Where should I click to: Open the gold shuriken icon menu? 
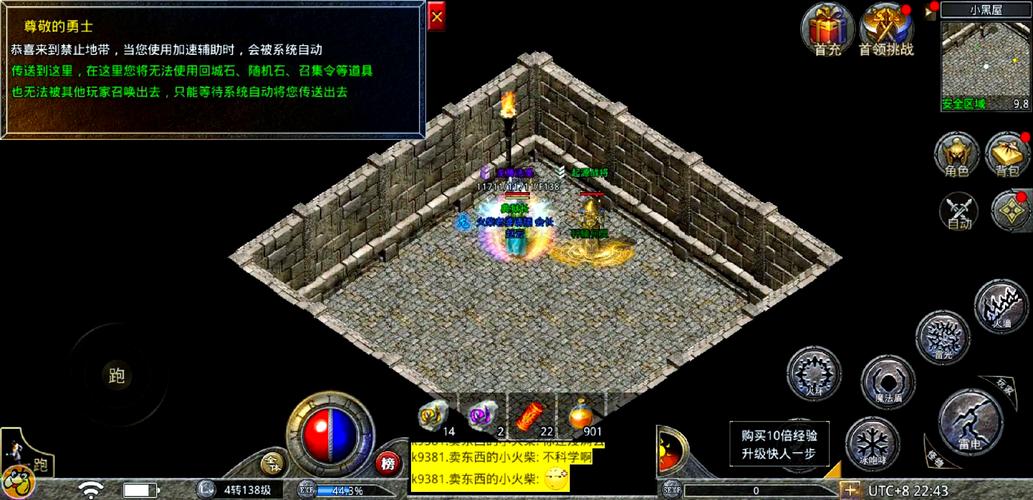click(1009, 208)
